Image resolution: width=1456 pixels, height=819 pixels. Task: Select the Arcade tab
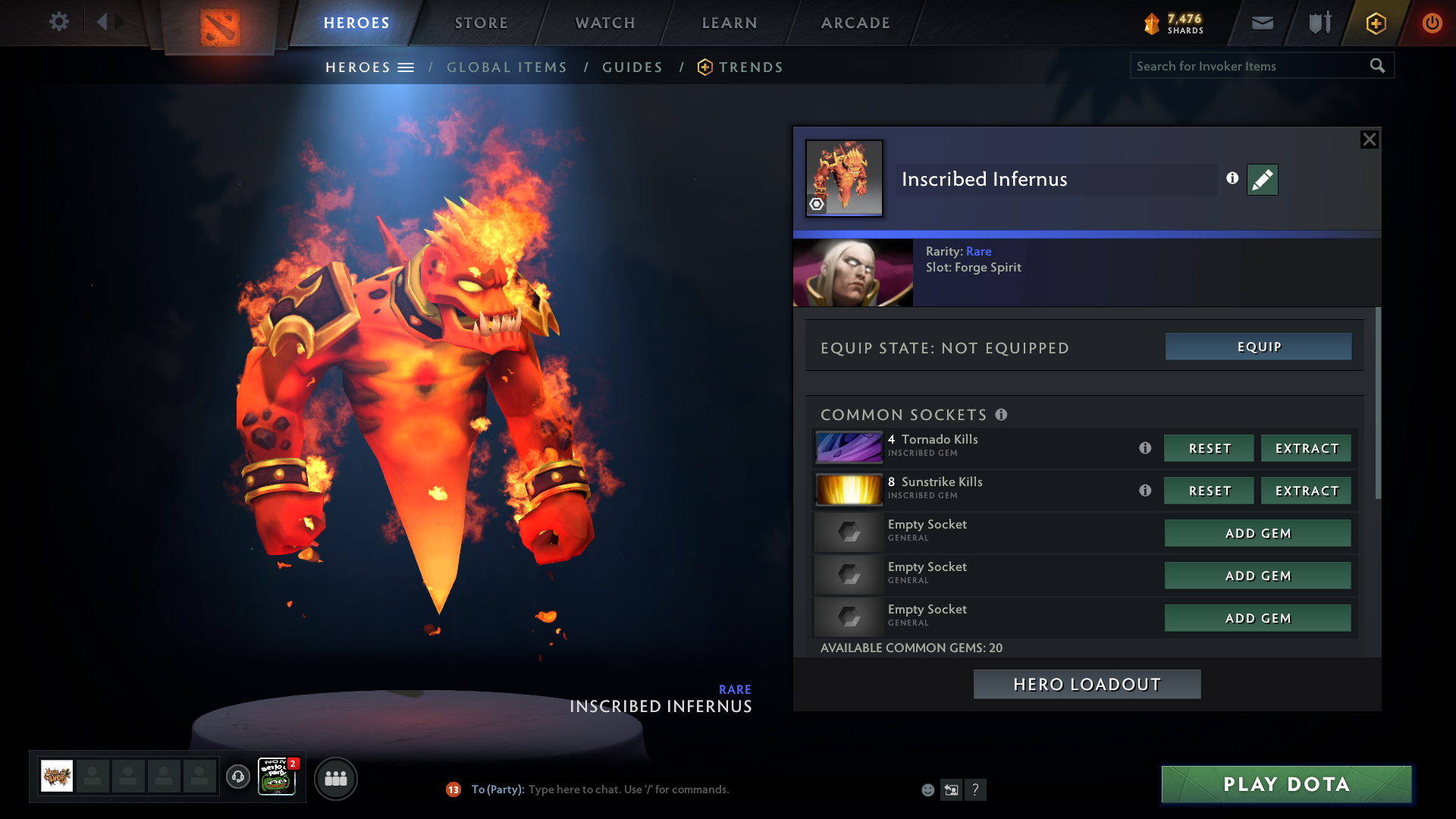[855, 23]
